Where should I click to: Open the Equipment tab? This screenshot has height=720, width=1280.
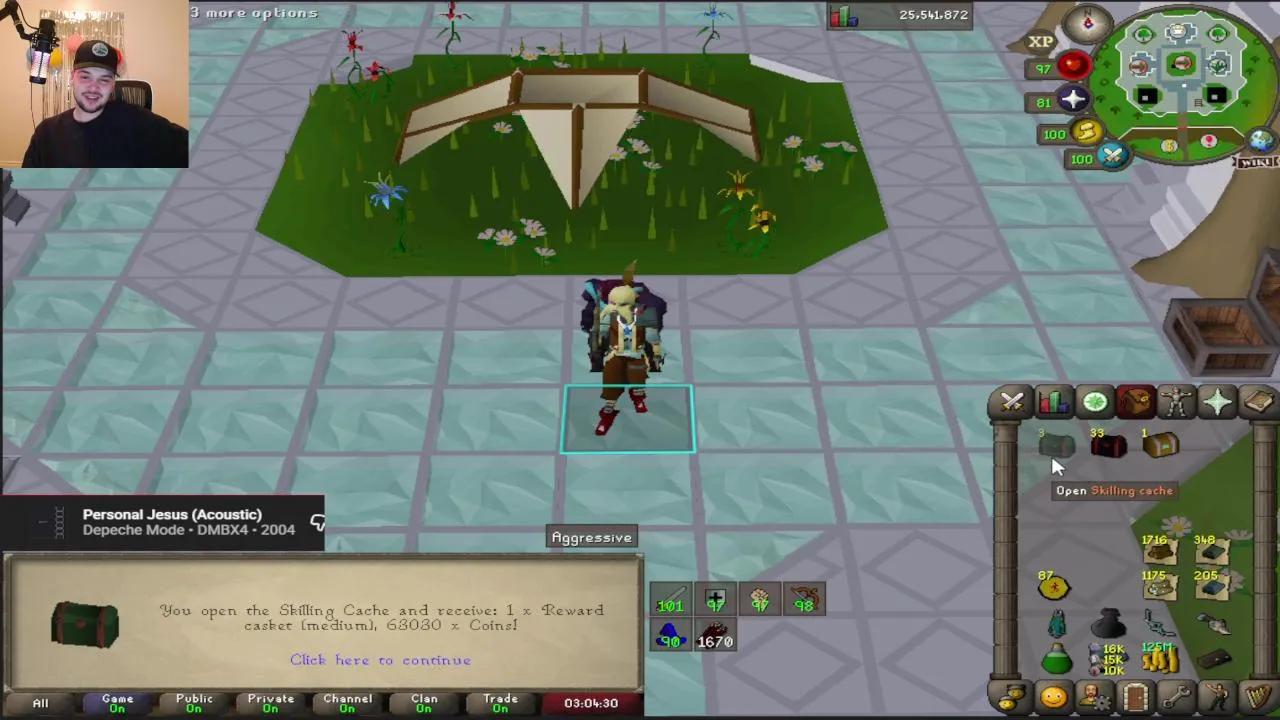coord(1176,402)
